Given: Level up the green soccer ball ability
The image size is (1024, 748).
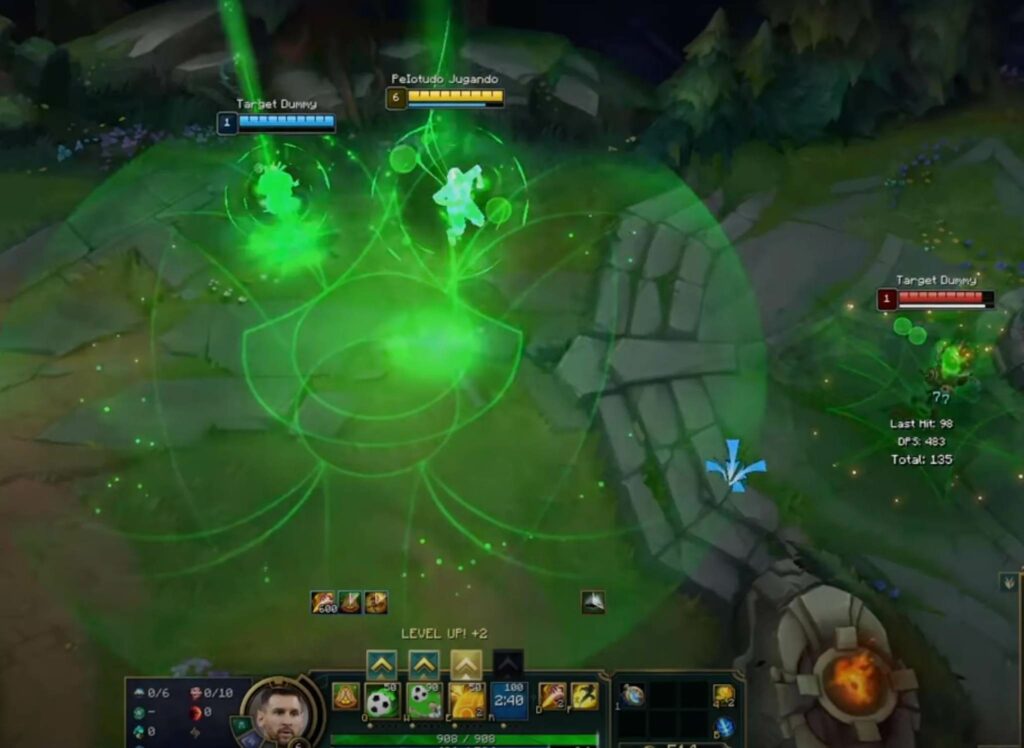Looking at the screenshot, I should 424,664.
